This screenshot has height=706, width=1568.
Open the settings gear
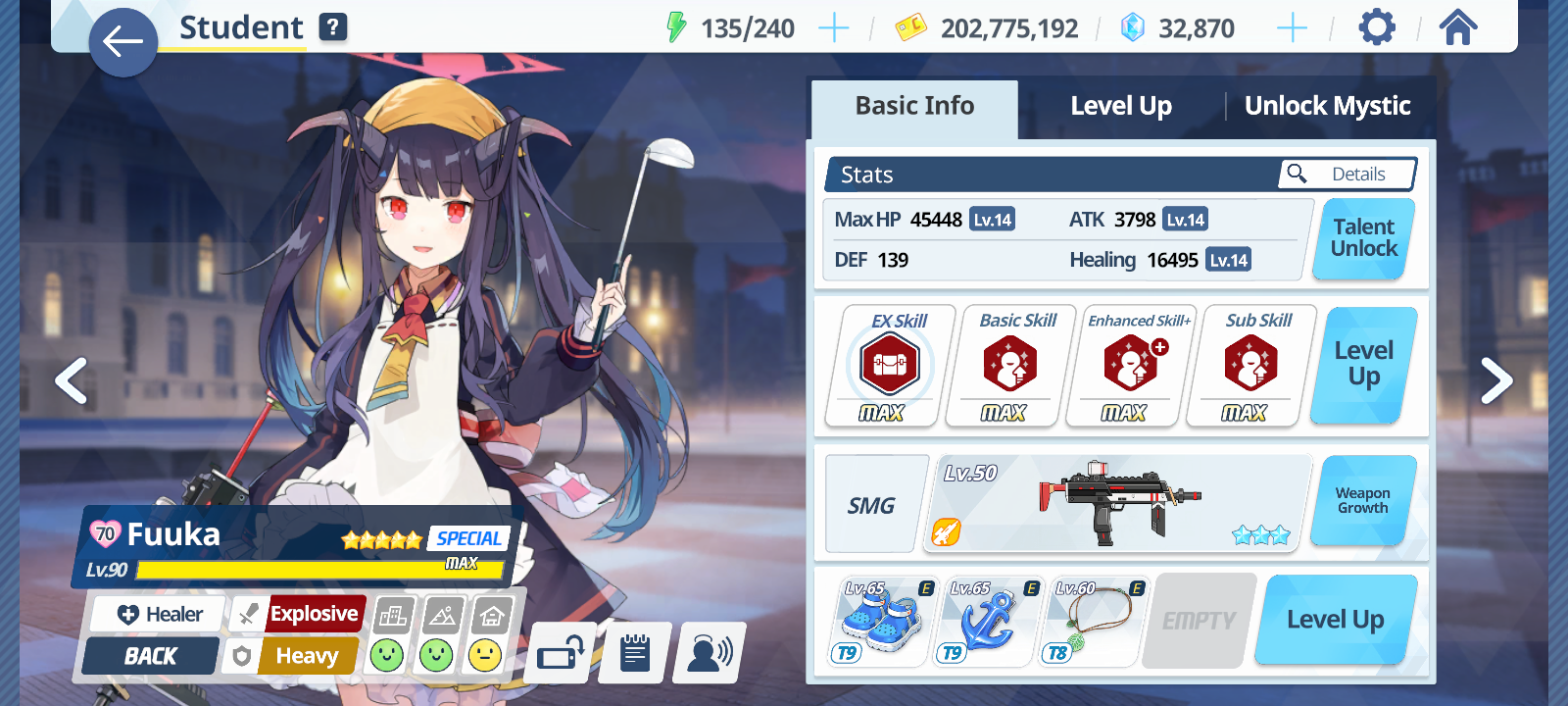click(x=1376, y=27)
